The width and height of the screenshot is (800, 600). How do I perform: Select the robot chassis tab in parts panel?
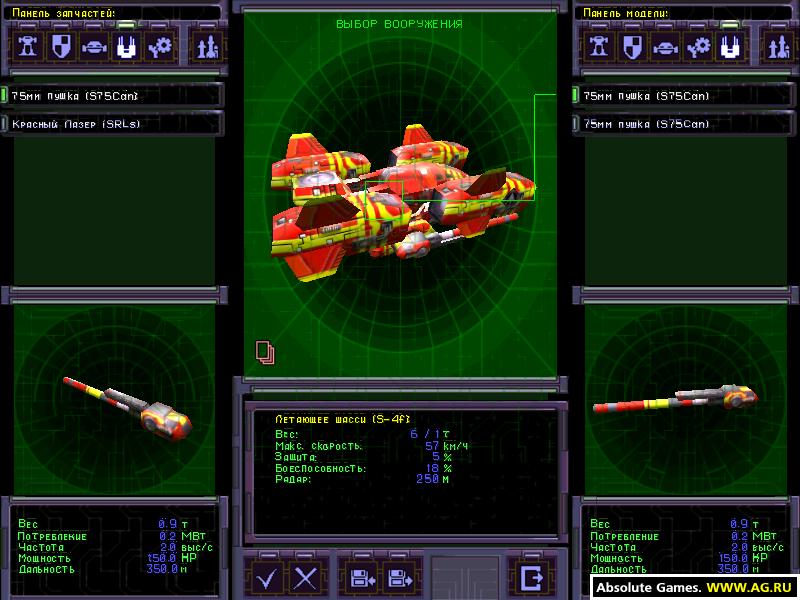tap(29, 46)
